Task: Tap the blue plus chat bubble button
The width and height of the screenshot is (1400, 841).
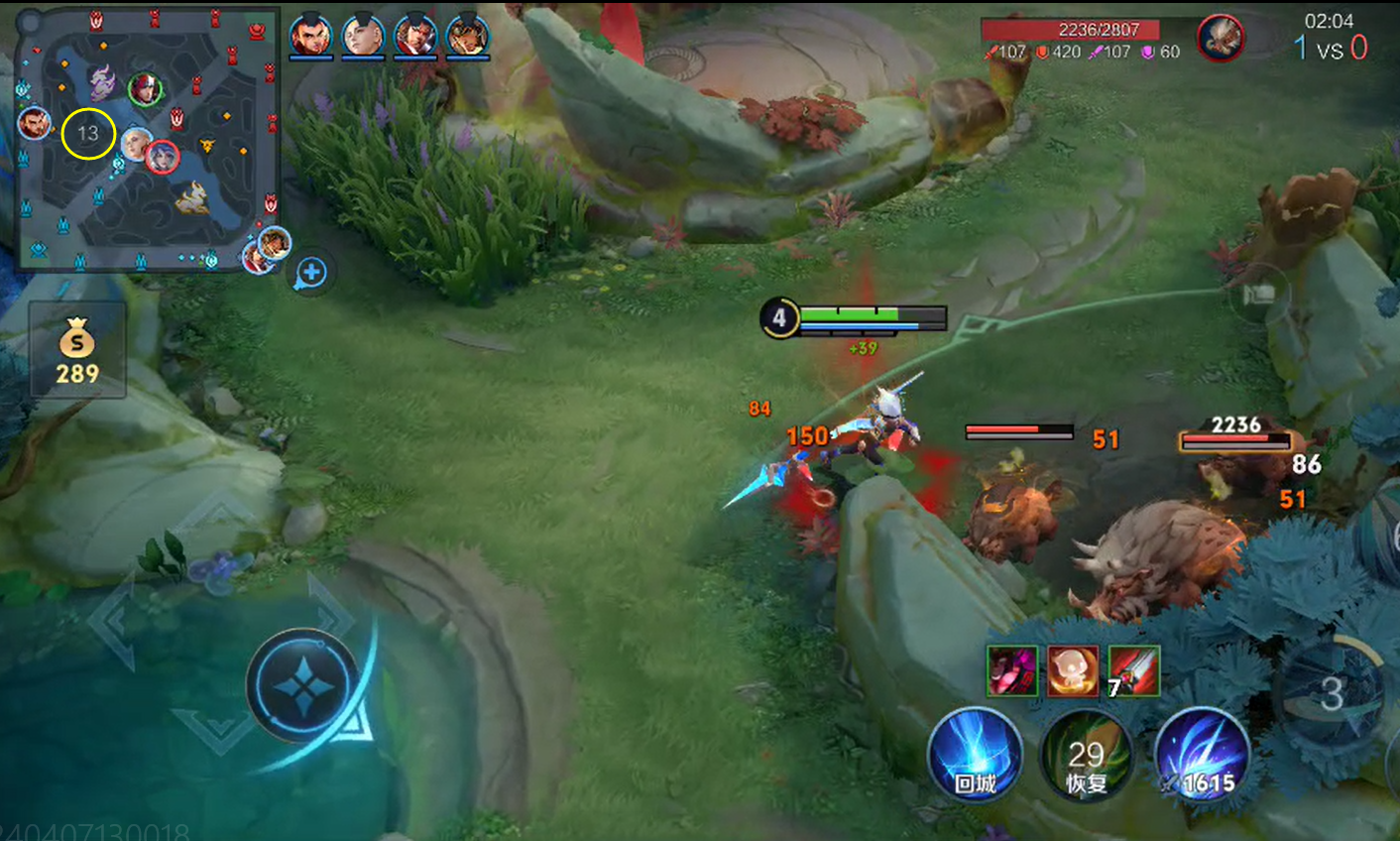Action: [x=311, y=272]
